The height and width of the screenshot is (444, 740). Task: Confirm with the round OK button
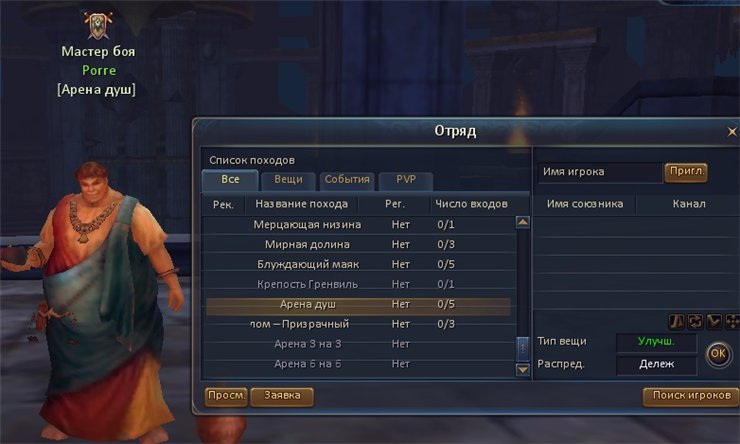(717, 353)
